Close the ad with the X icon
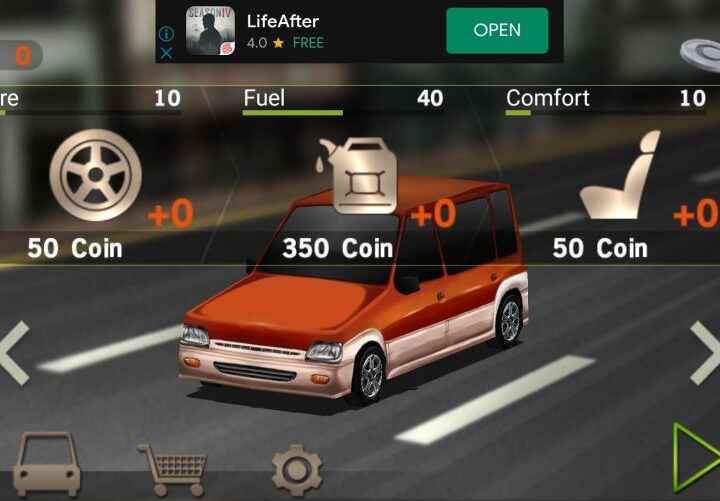720x501 pixels. 167,53
